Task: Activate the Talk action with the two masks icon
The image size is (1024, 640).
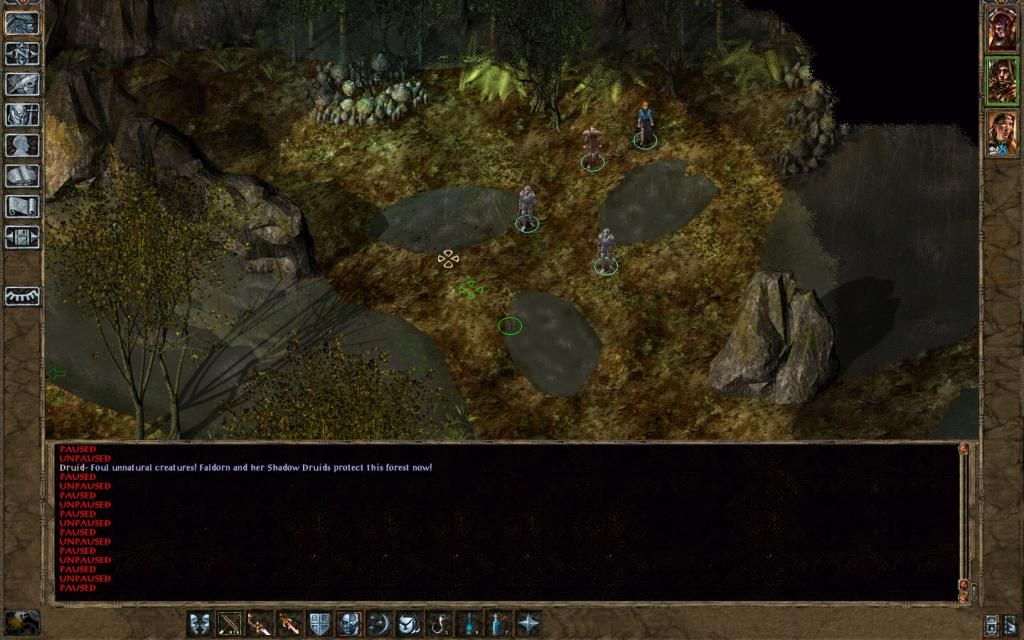Action: pyautogui.click(x=201, y=624)
